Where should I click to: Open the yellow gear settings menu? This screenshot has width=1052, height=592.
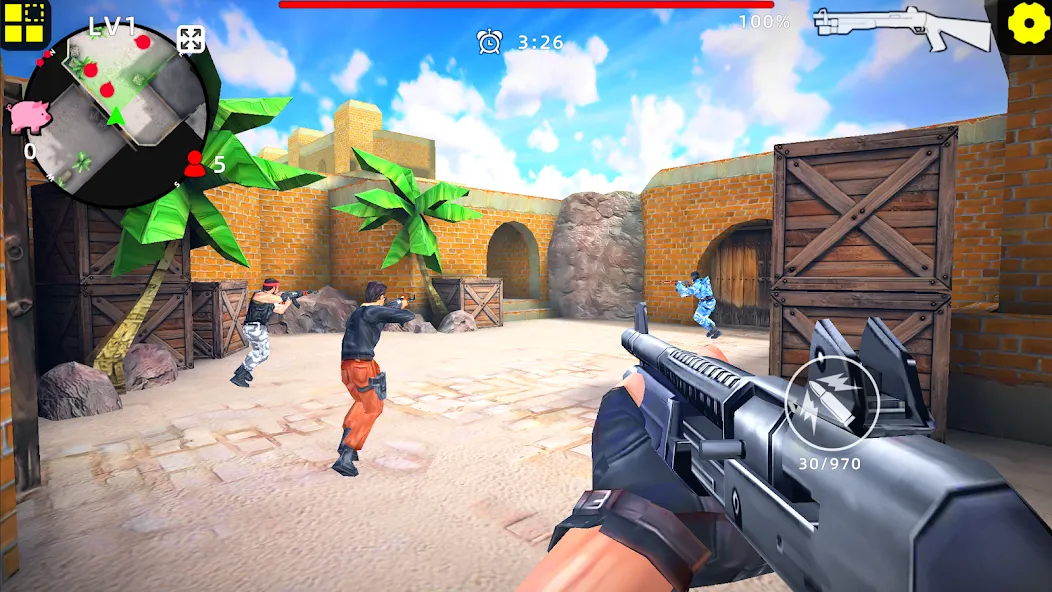[x=1024, y=25]
